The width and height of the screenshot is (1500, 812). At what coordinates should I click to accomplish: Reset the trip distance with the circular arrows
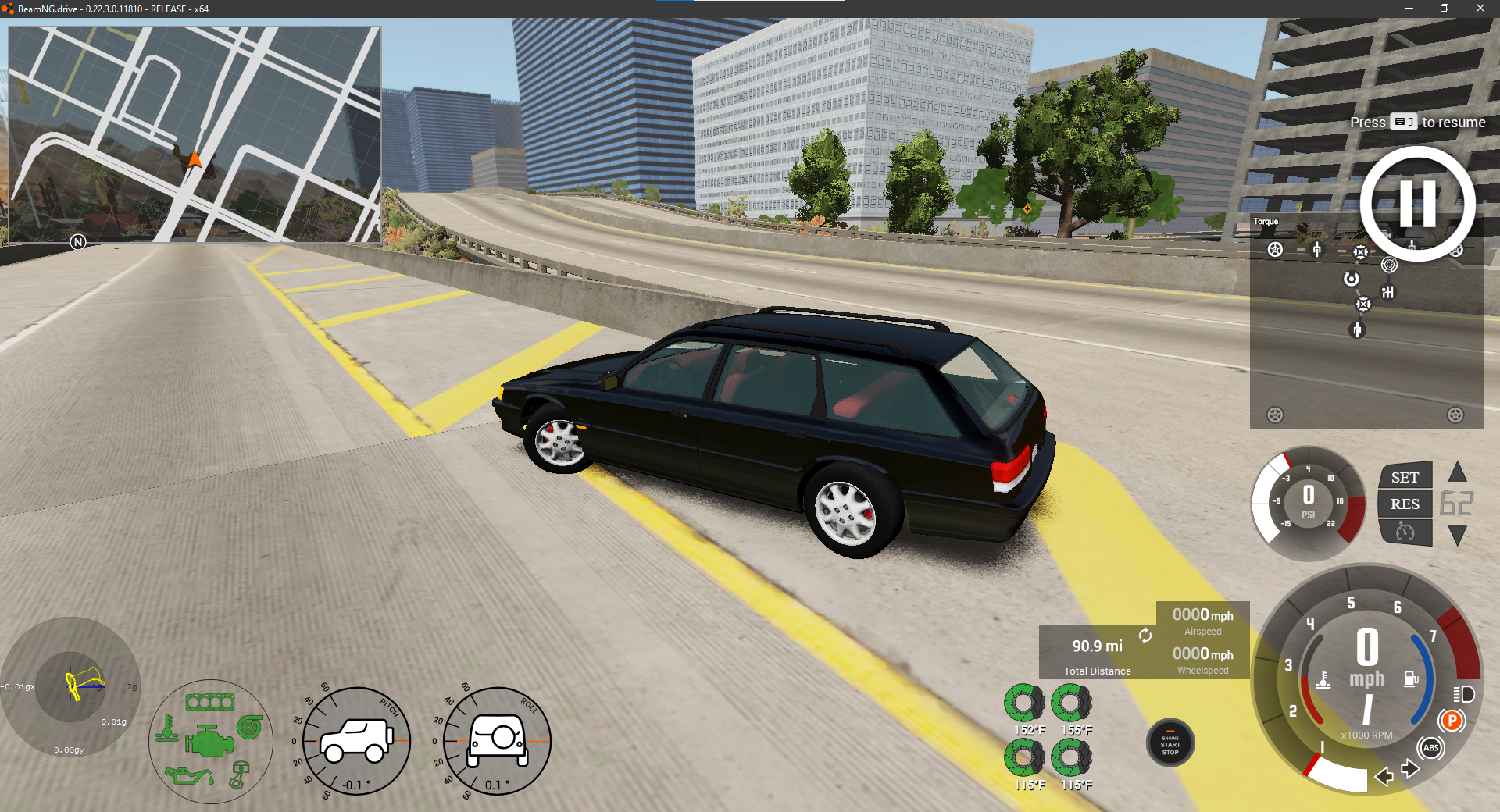tap(1145, 636)
